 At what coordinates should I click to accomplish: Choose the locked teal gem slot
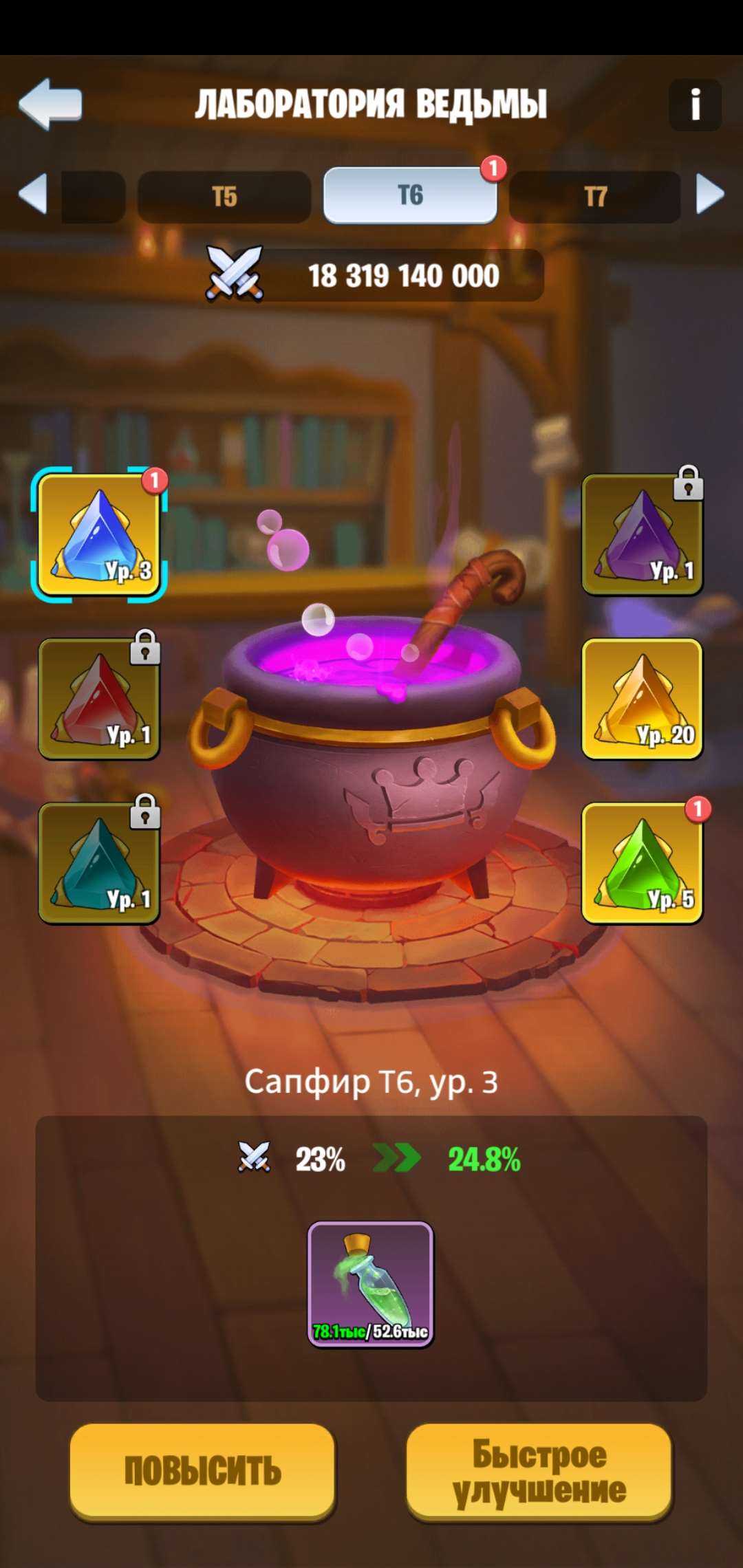tap(99, 863)
